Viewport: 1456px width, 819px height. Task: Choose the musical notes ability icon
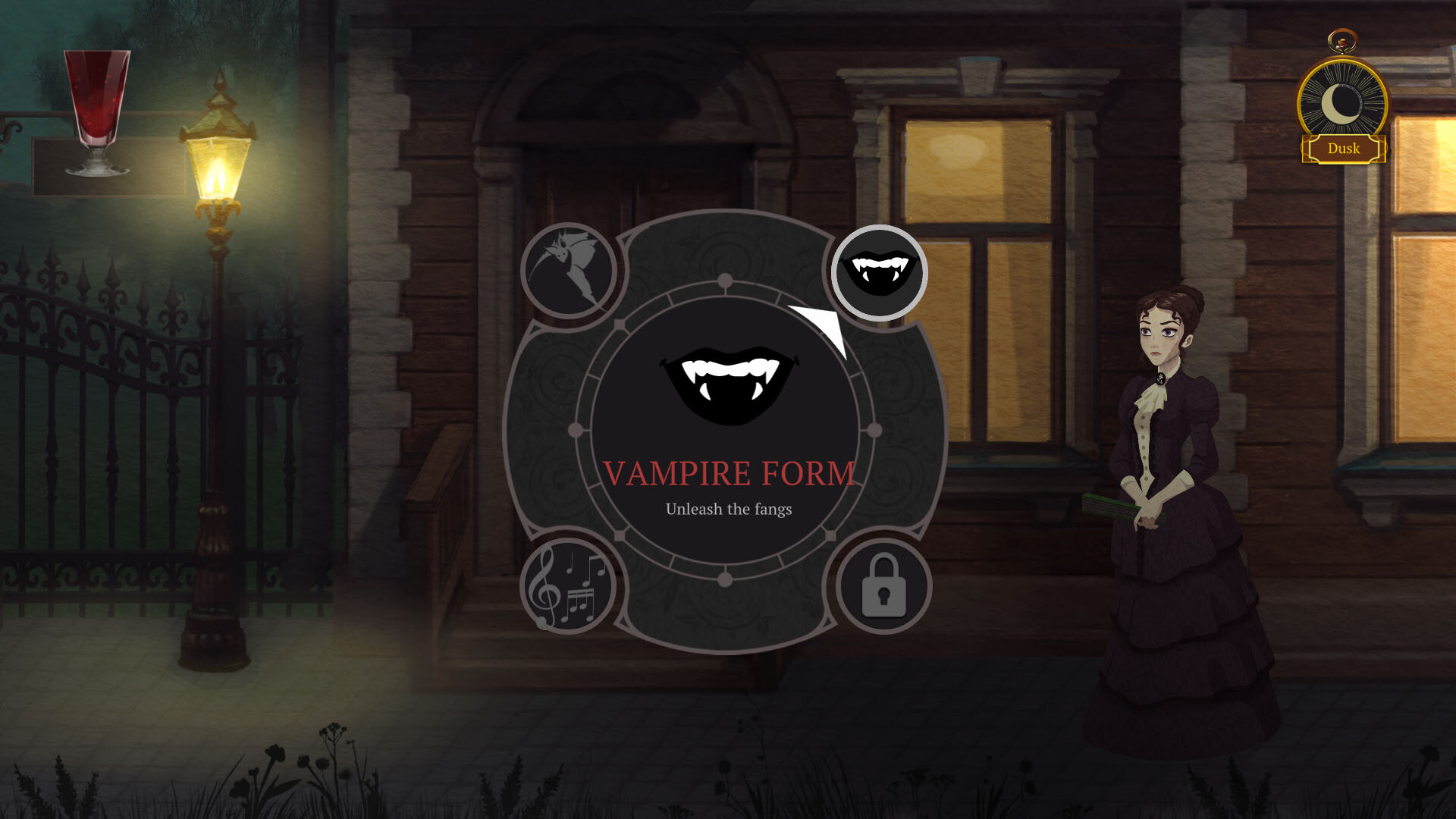point(569,588)
